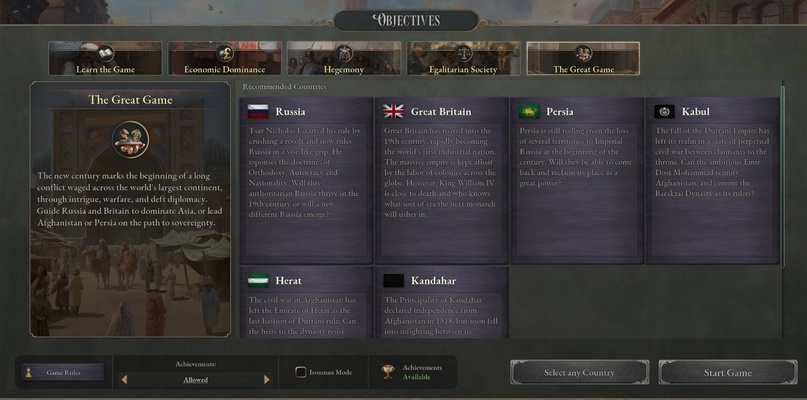Click the Select any Country button

coord(579,372)
